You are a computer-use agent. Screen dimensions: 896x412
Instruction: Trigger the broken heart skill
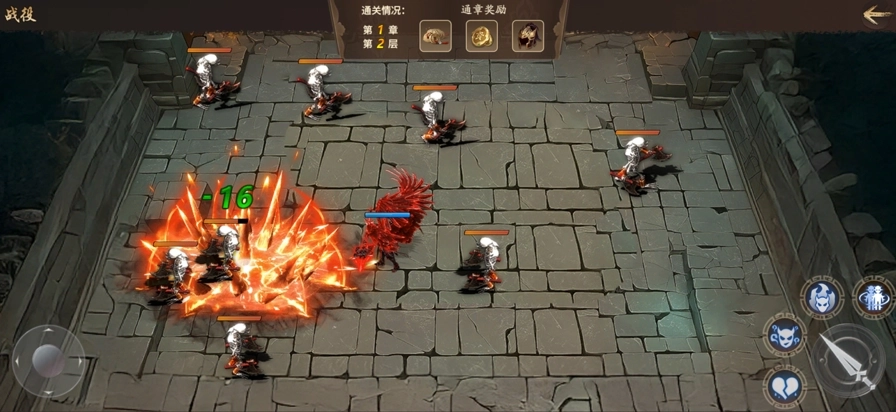pyautogui.click(x=786, y=385)
